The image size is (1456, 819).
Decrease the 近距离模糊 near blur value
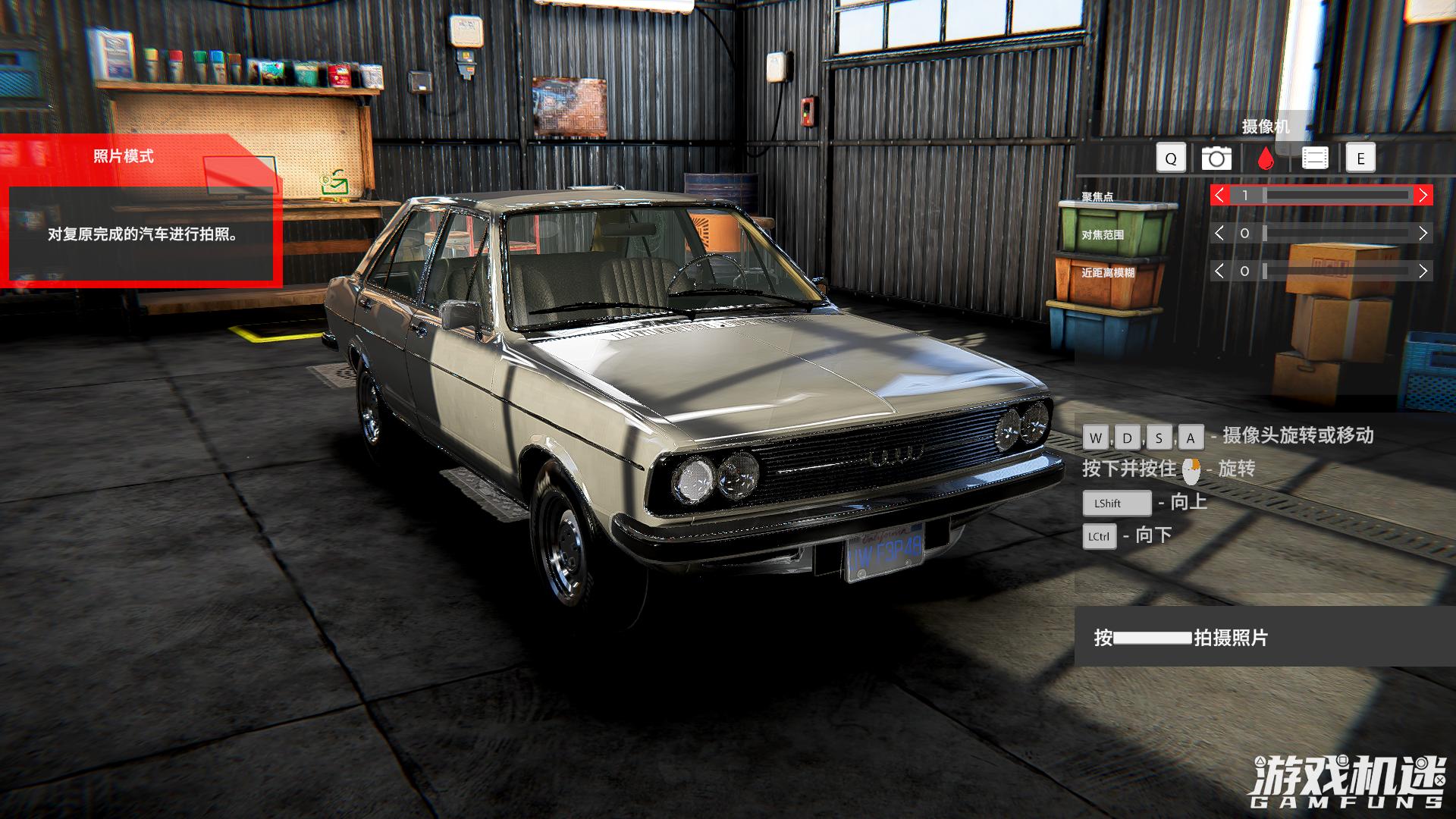[x=1219, y=271]
